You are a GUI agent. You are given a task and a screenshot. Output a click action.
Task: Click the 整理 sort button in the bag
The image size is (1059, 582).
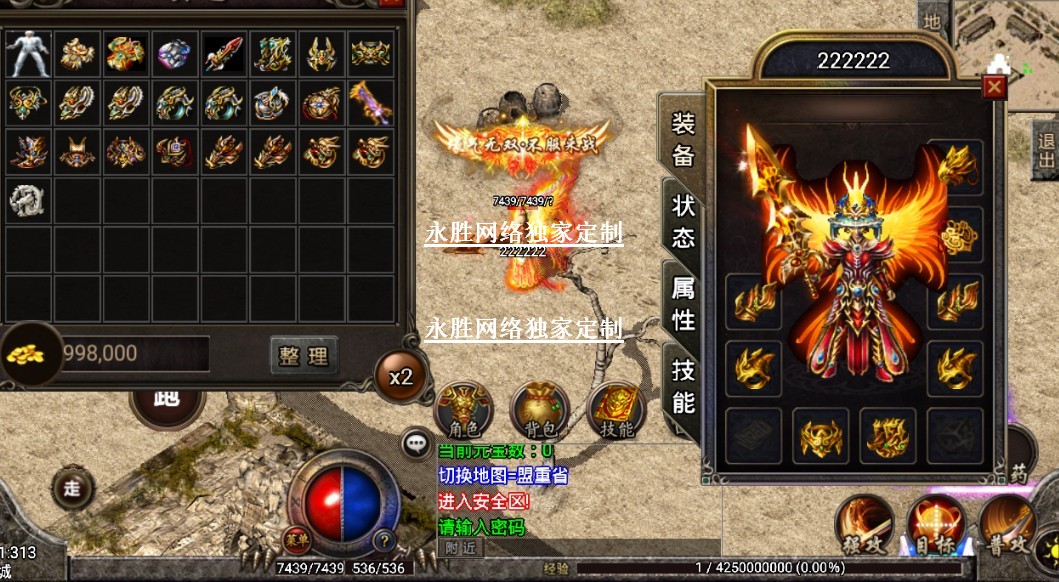point(303,355)
